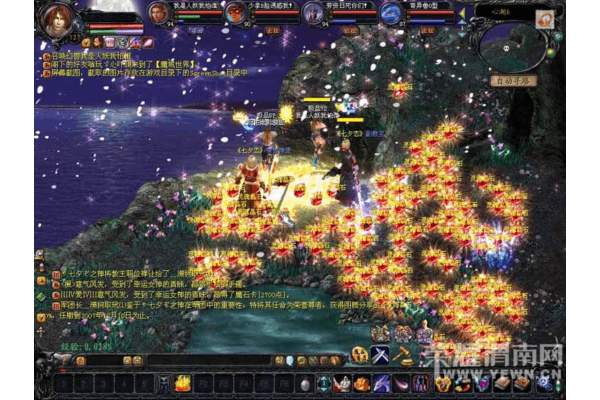
Task: Select the second party member portrait
Action: tap(235, 13)
